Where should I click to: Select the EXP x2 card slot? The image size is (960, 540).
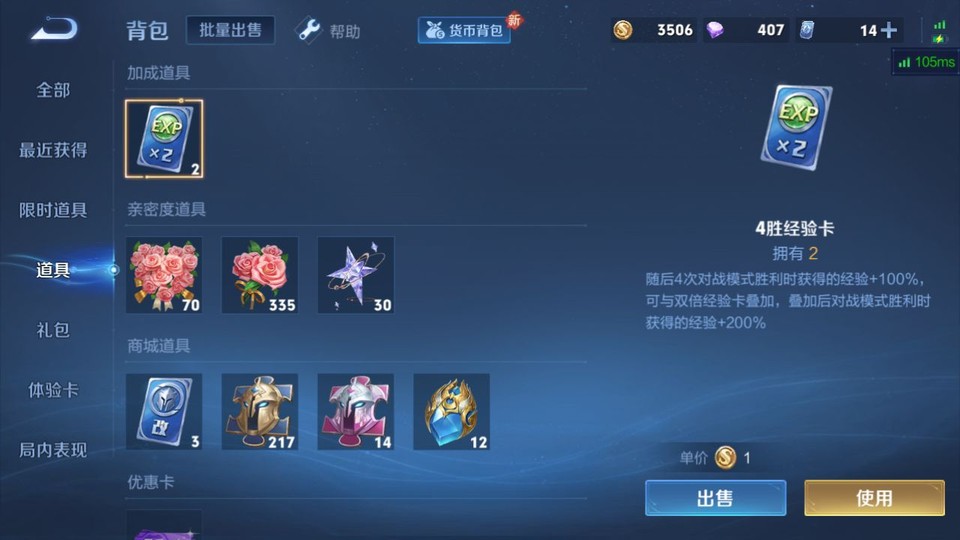[164, 139]
